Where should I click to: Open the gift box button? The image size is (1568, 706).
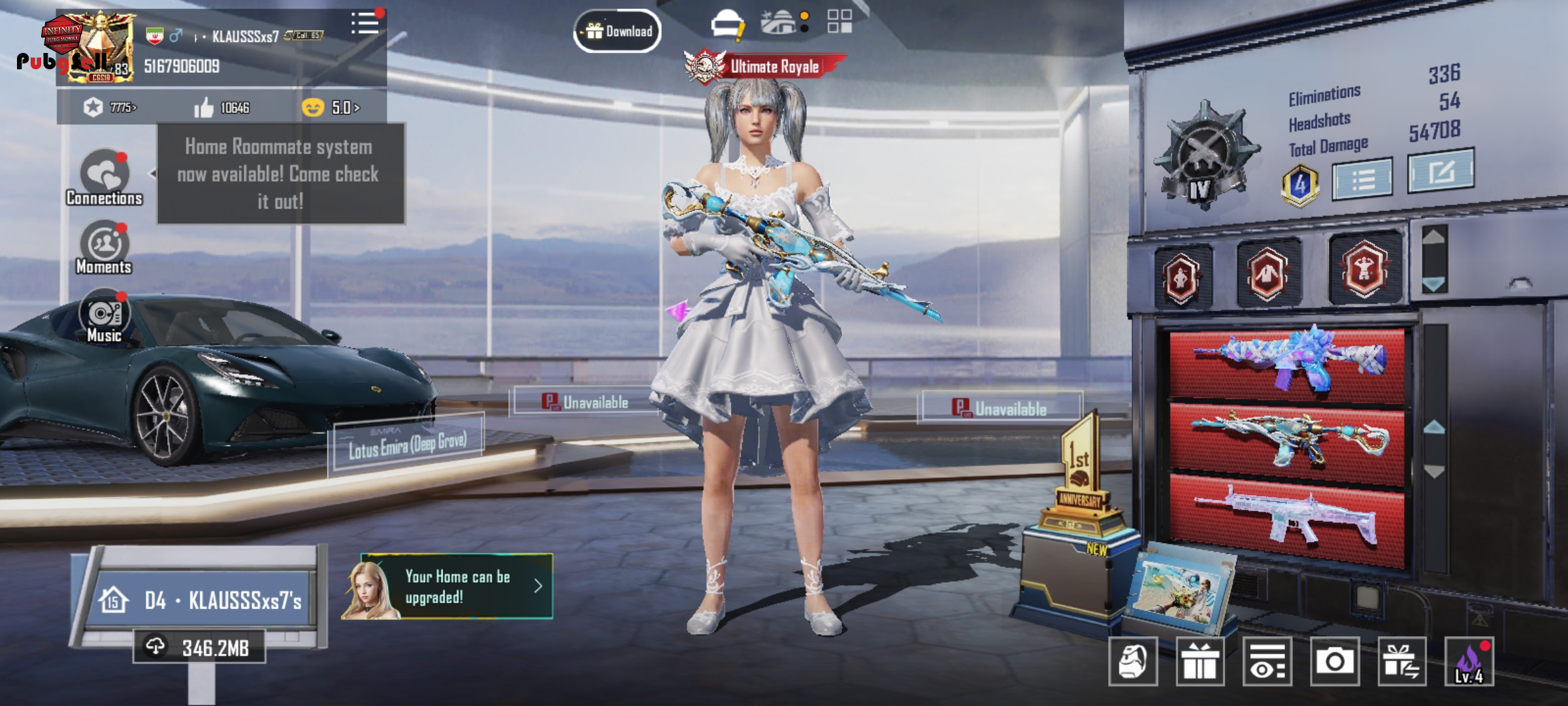pos(1200,662)
